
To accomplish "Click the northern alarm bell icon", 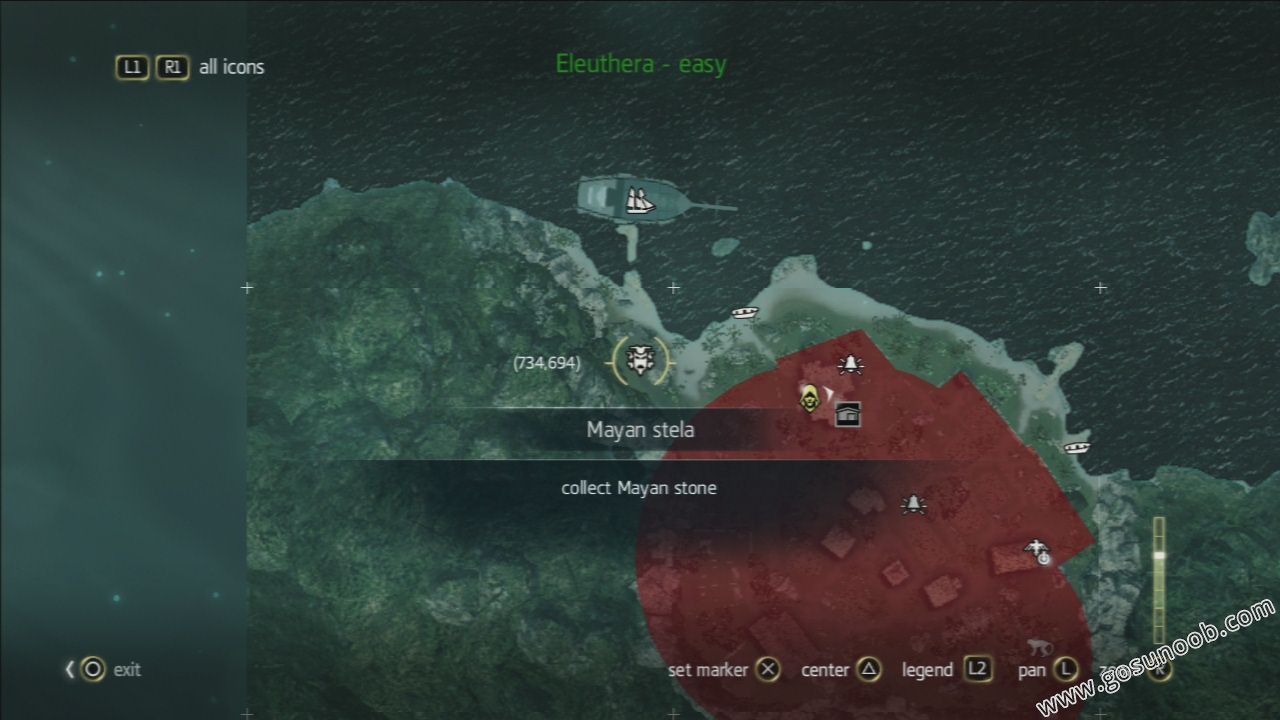I will tap(851, 364).
